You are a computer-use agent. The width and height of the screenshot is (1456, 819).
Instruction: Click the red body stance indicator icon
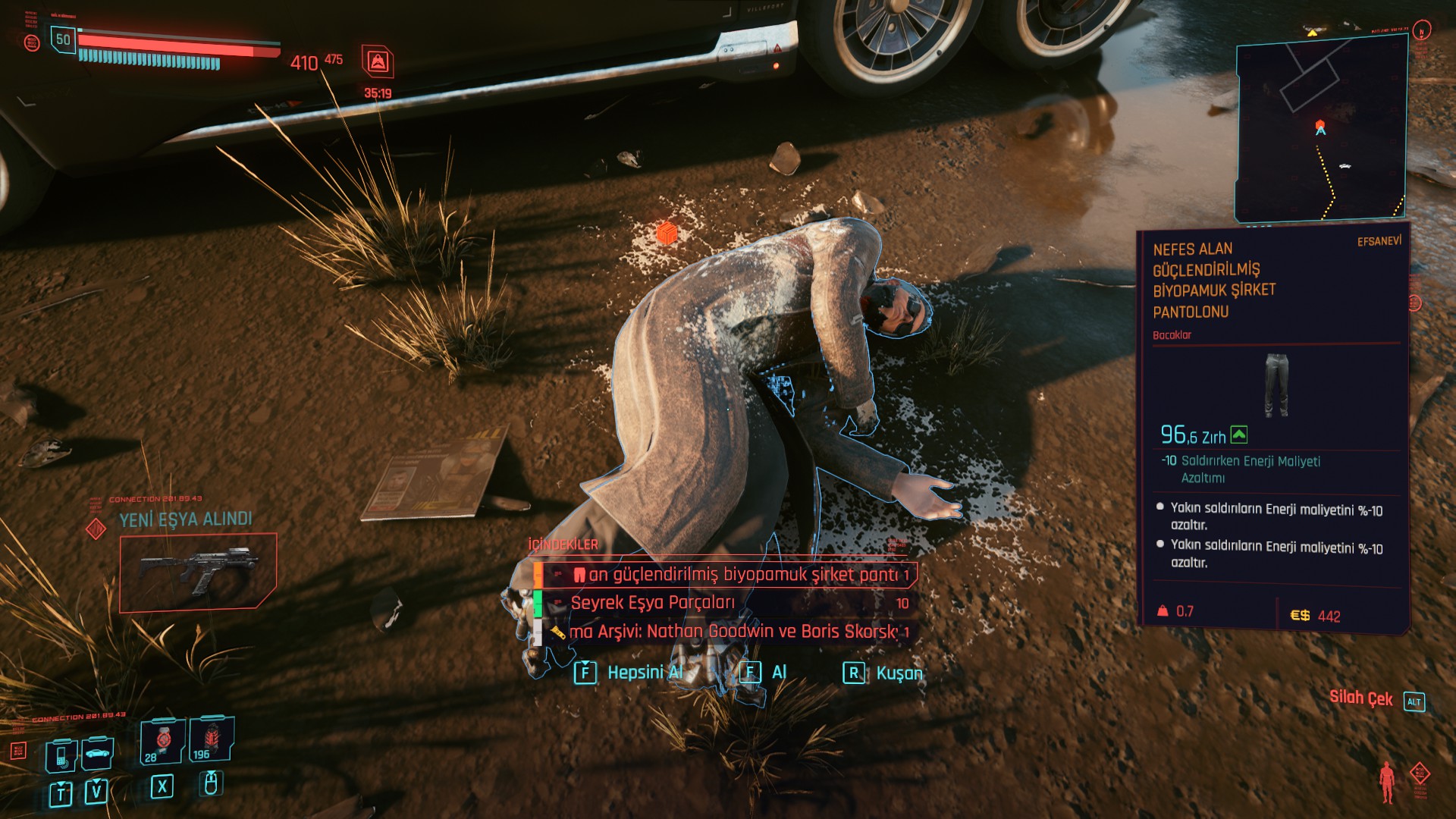pos(1387,782)
